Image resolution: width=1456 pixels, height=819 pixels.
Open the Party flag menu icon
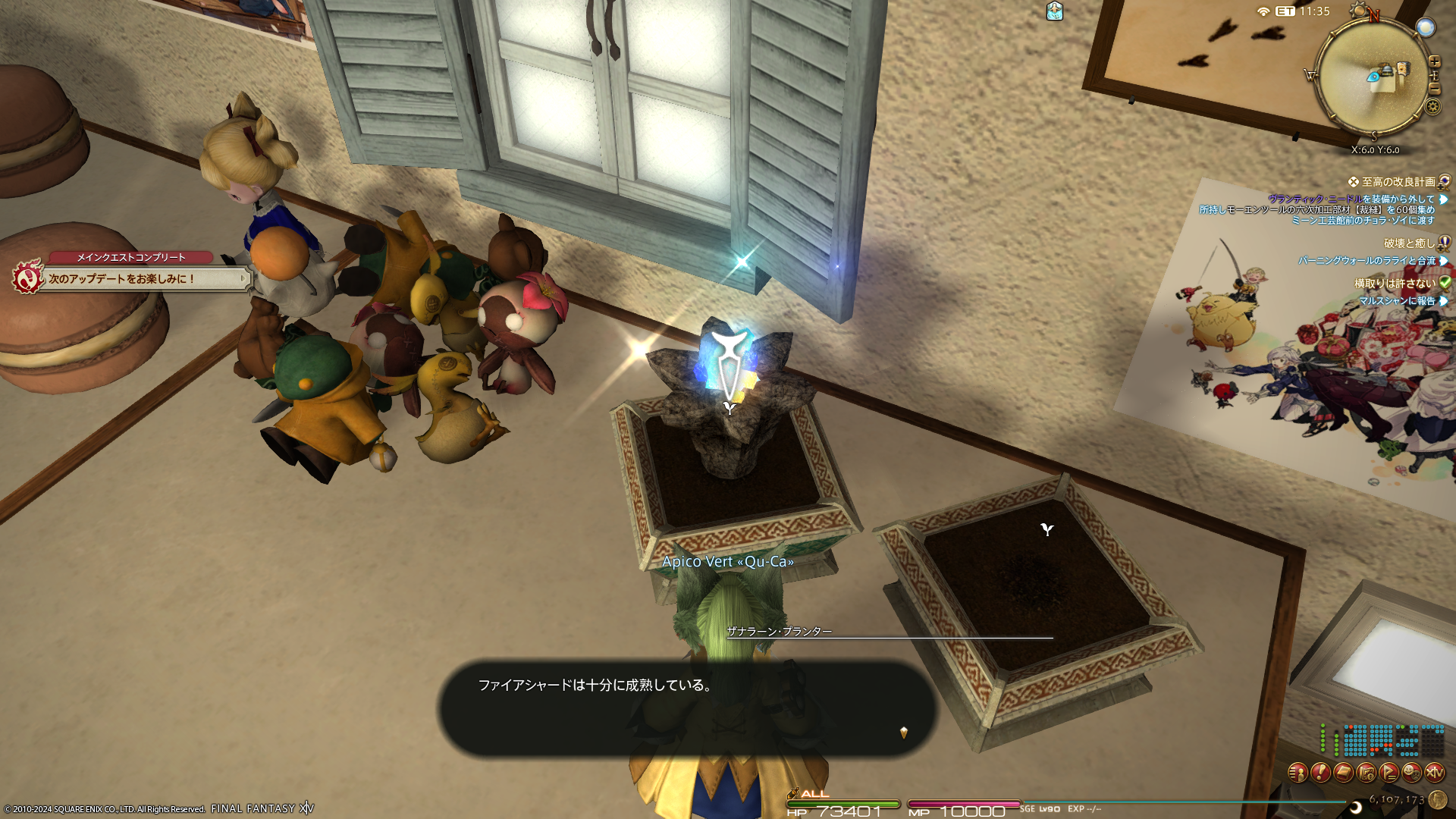1389,772
